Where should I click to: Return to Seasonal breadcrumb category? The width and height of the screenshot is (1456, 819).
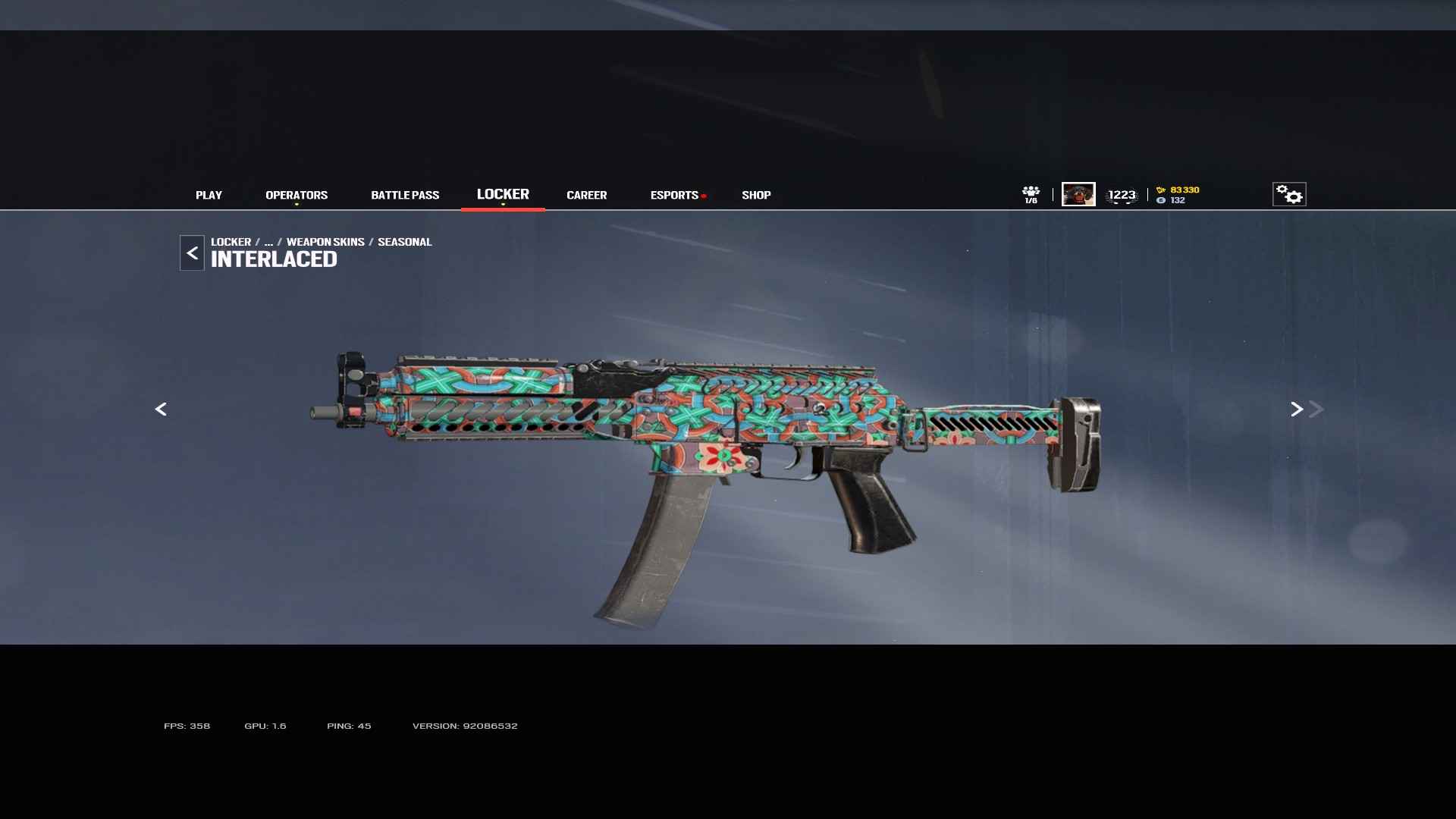404,242
